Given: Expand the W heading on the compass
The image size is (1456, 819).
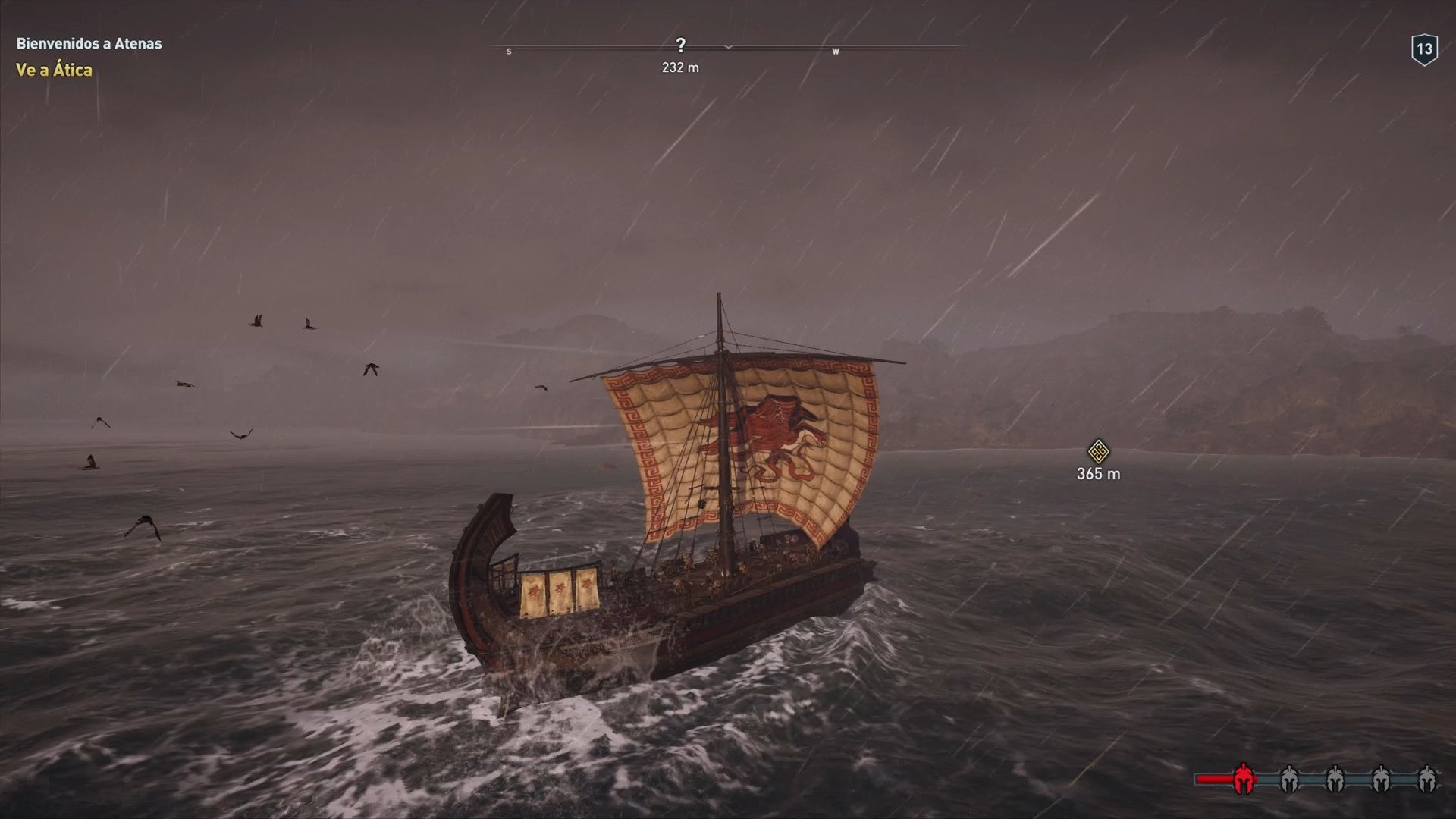Looking at the screenshot, I should tap(837, 52).
